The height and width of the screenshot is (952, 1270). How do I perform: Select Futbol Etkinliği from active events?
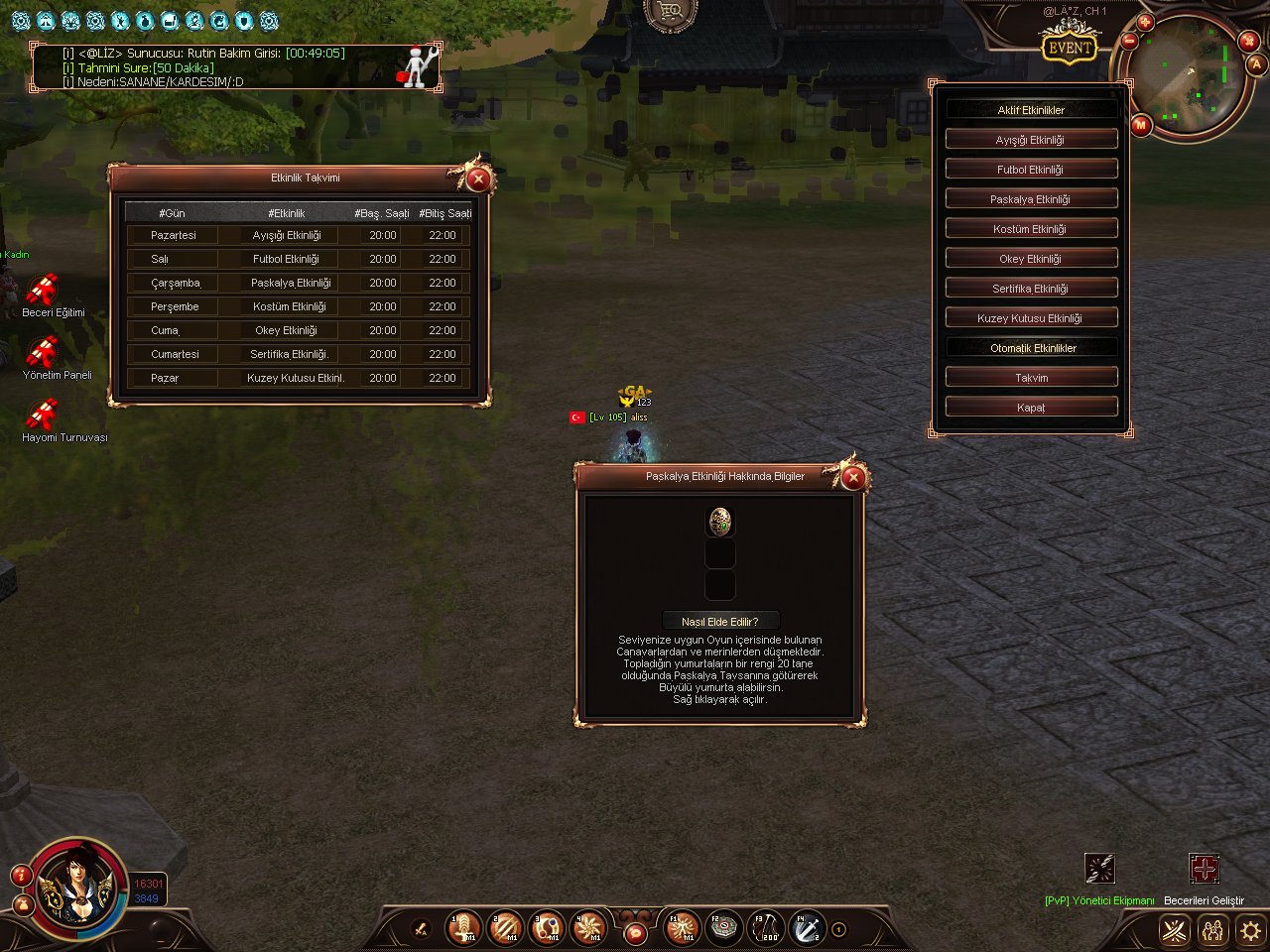tap(1031, 170)
